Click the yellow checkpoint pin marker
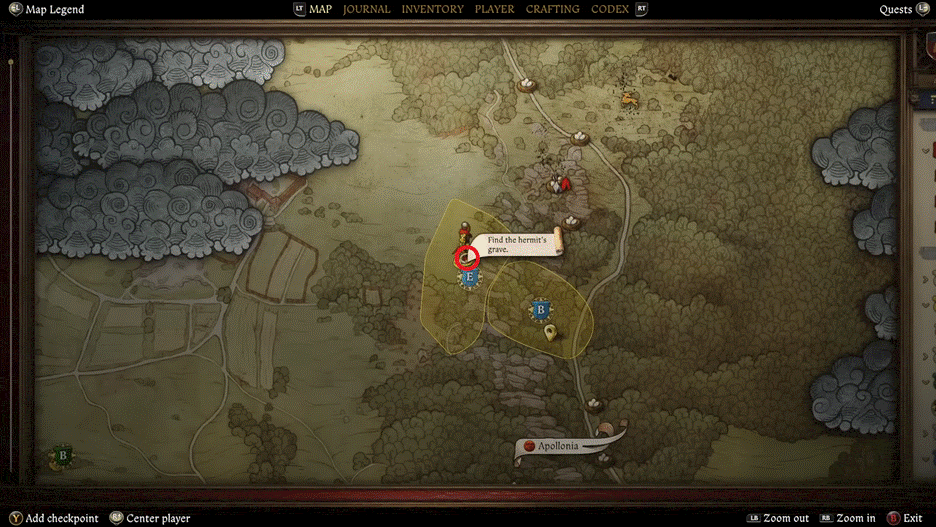The image size is (936, 527). point(551,334)
